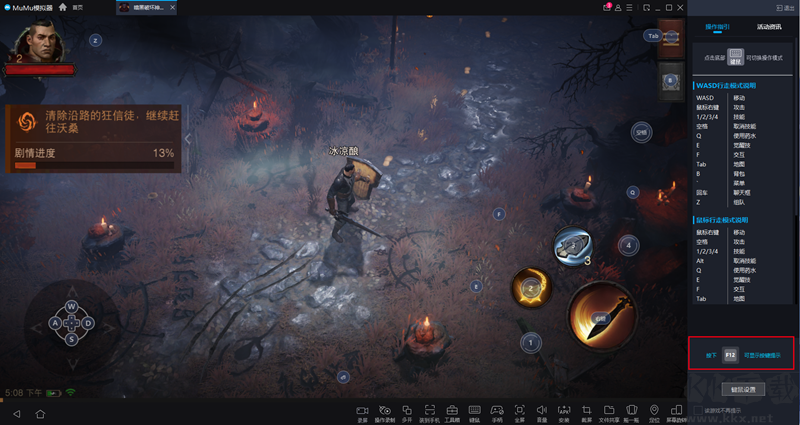This screenshot has width=800, height=425.
Task: Open the 工具箱 toolbox
Action: click(451, 412)
